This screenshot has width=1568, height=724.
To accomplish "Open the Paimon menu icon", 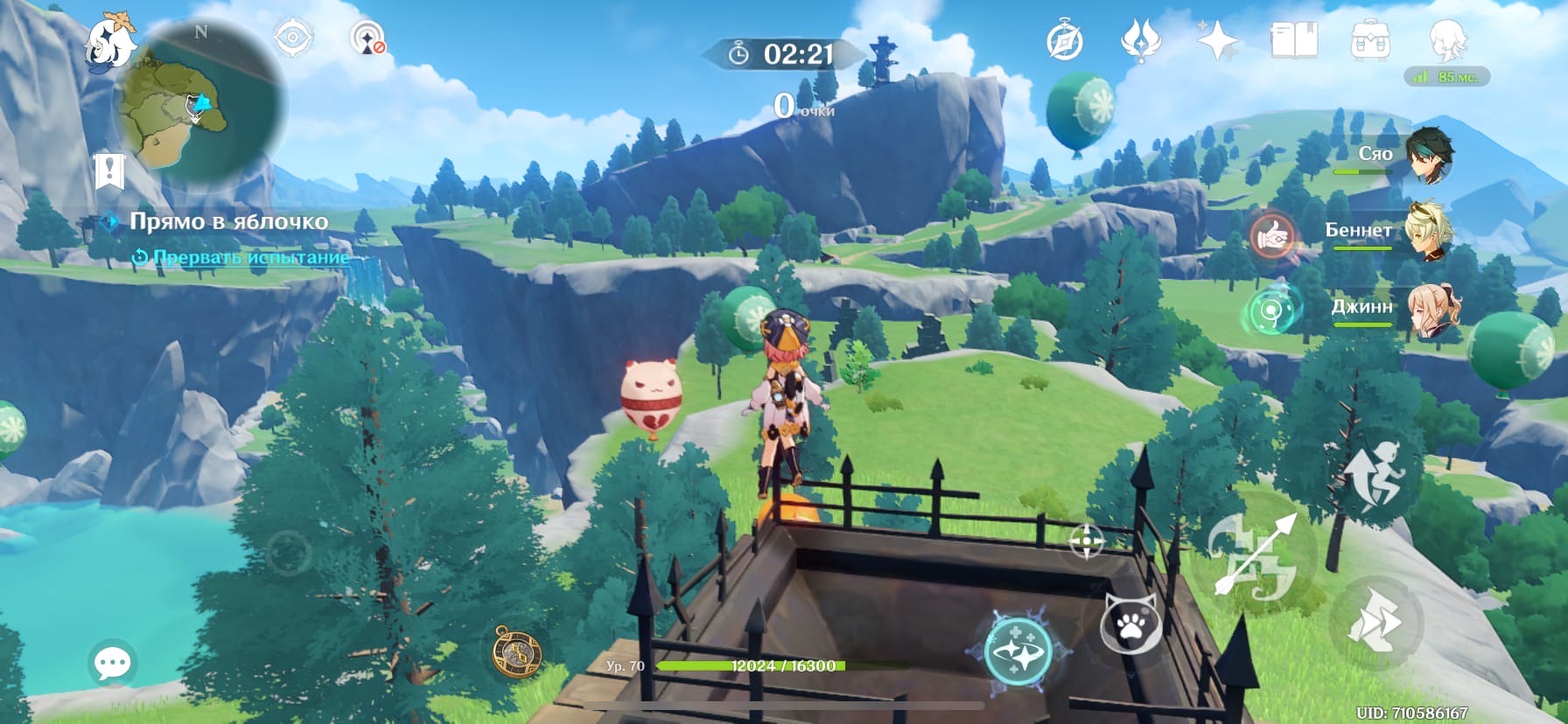I will pyautogui.click(x=111, y=41).
